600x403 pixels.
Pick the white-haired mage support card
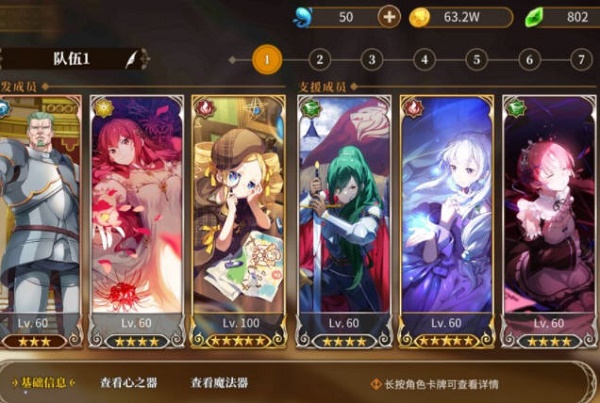446,220
